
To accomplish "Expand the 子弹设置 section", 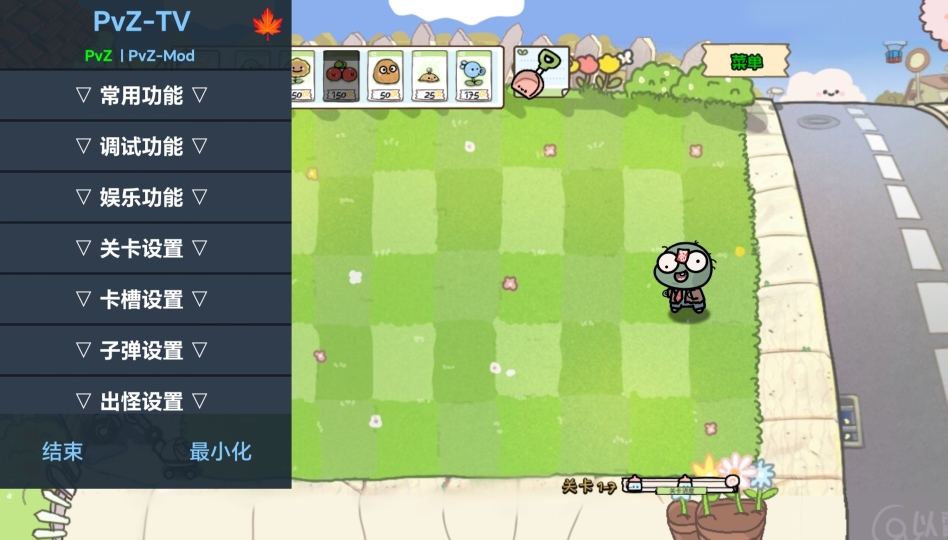I will (142, 351).
